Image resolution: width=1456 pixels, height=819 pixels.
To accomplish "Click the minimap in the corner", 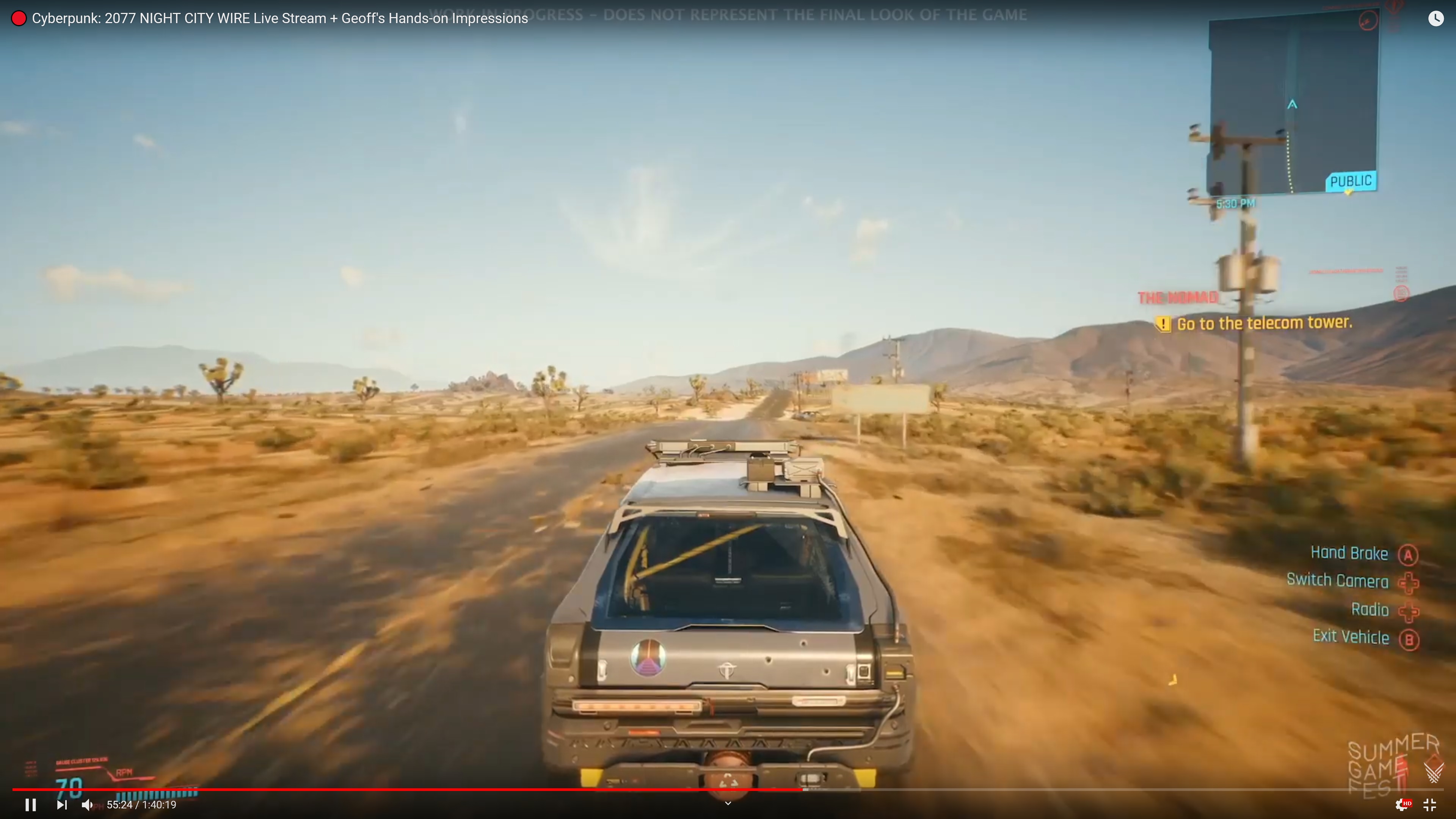I will tap(1293, 105).
